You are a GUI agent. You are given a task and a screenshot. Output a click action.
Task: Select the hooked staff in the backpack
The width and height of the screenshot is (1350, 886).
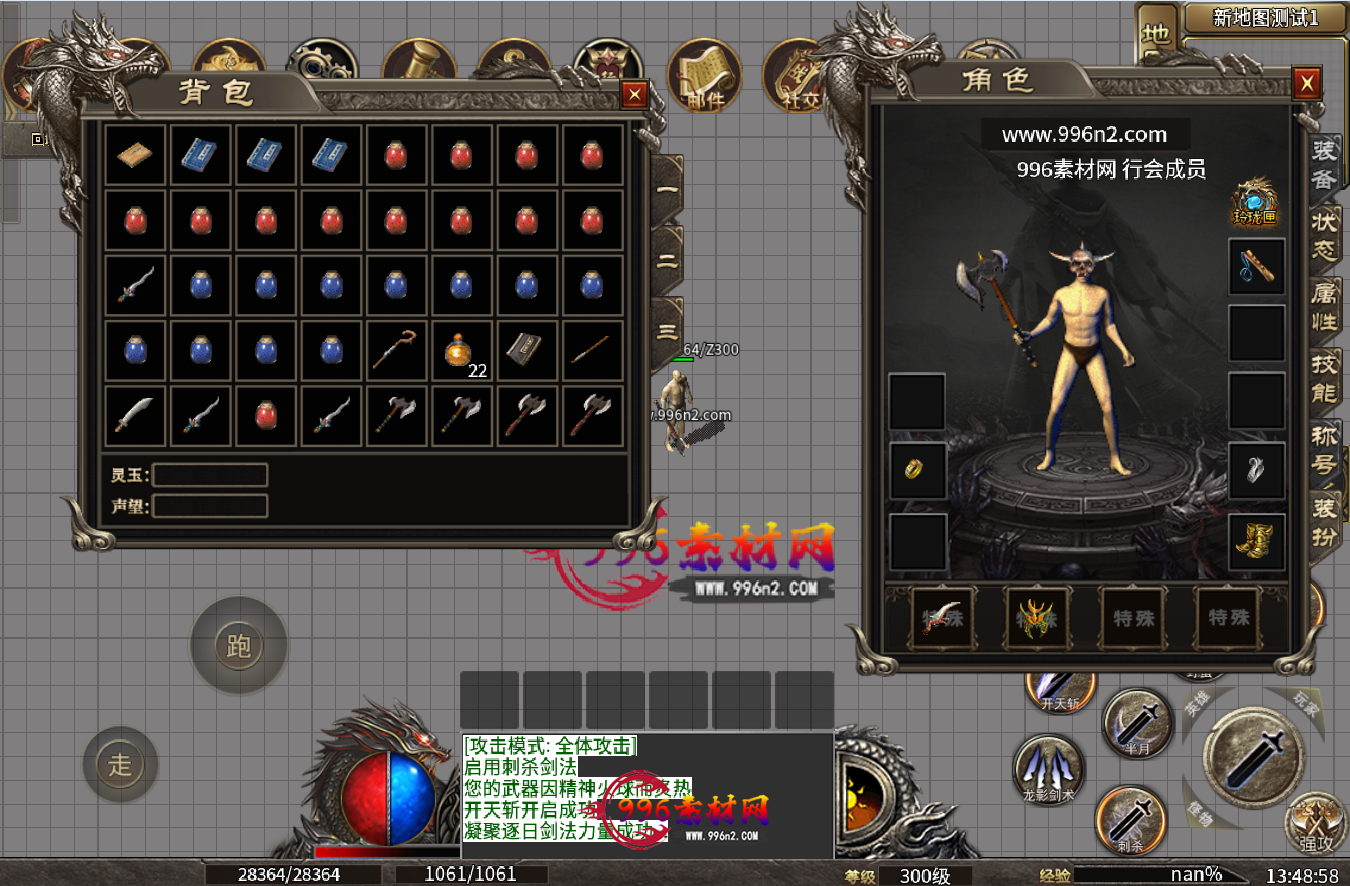[x=396, y=351]
